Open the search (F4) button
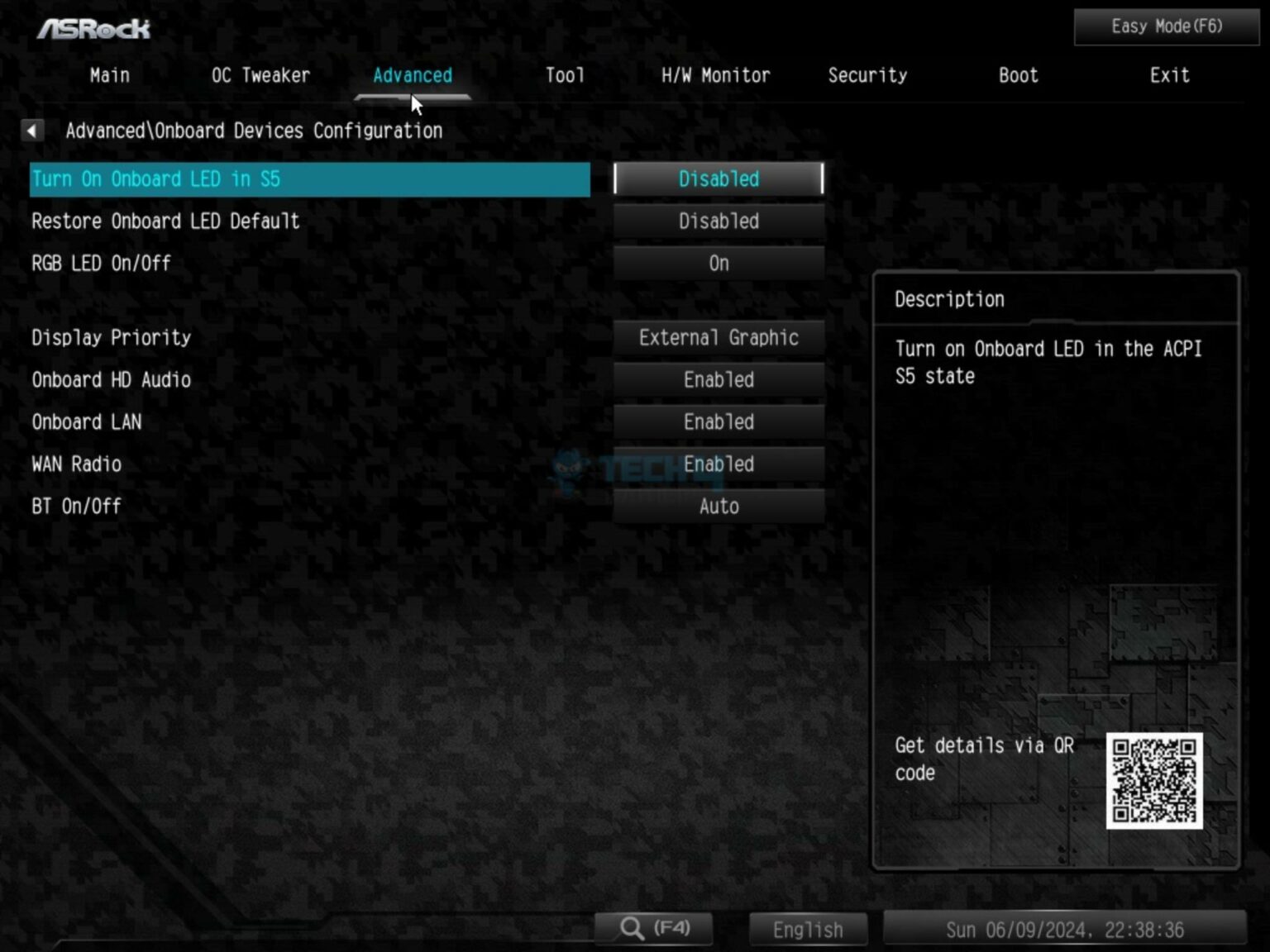1270x952 pixels. [654, 928]
